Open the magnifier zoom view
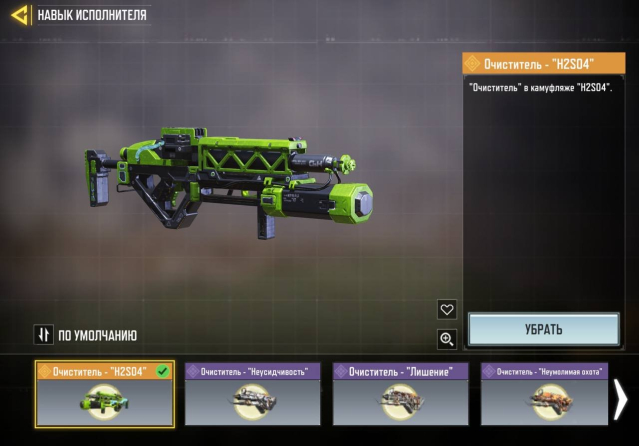639x446 pixels. [x=447, y=339]
